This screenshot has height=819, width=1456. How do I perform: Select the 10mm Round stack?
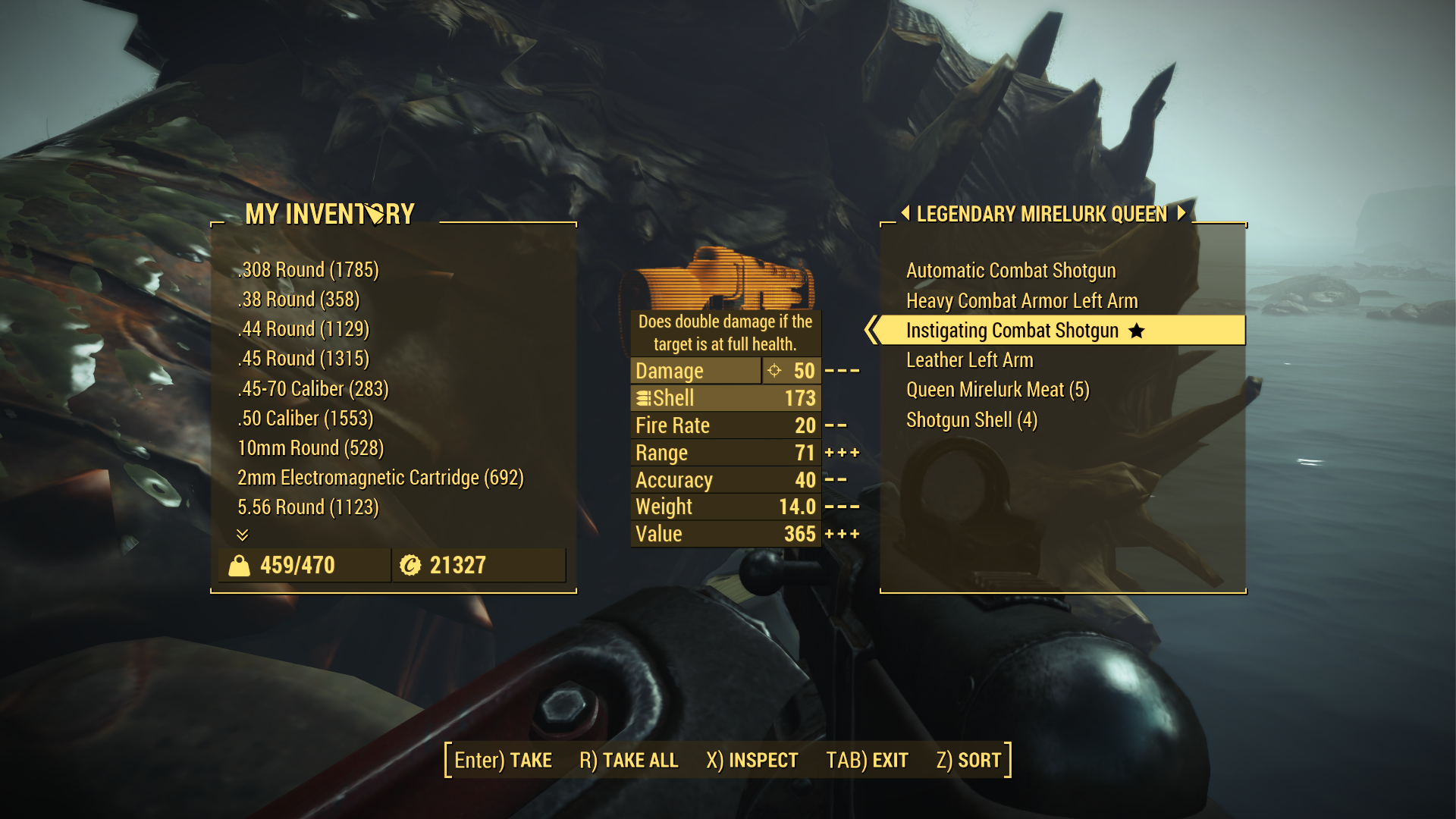pos(311,448)
